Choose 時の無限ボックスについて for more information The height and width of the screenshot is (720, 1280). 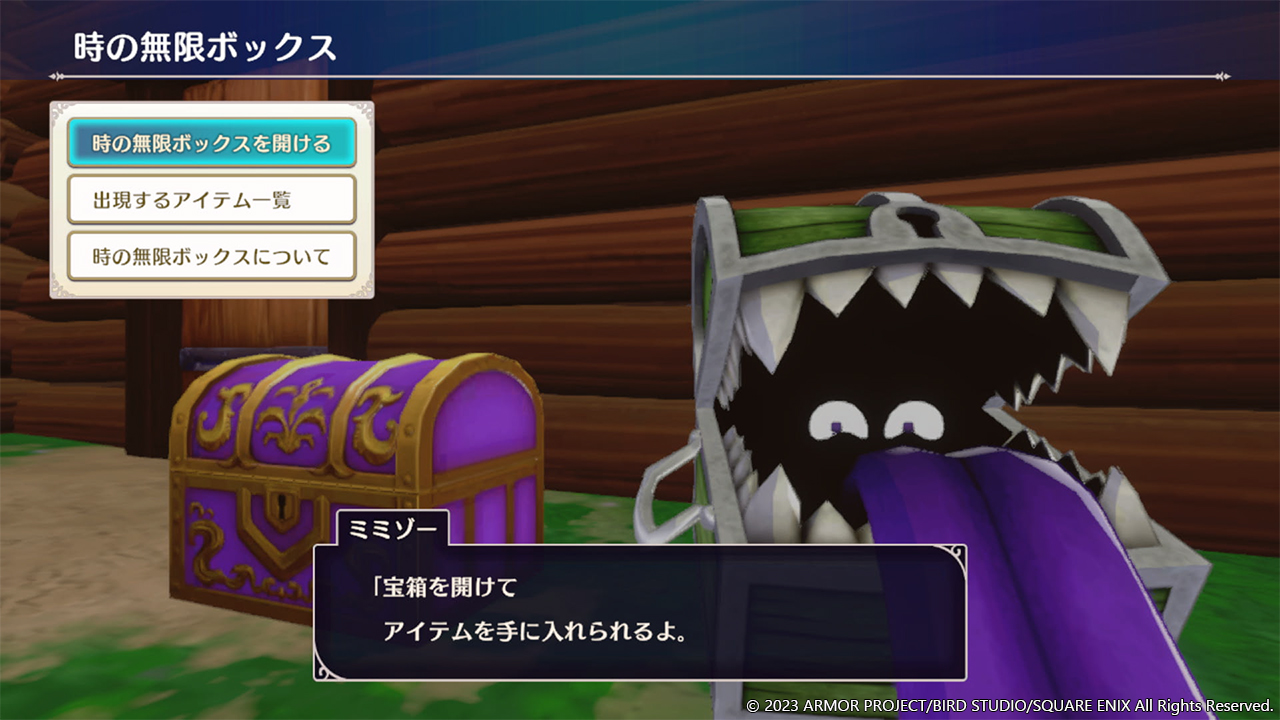coord(212,256)
